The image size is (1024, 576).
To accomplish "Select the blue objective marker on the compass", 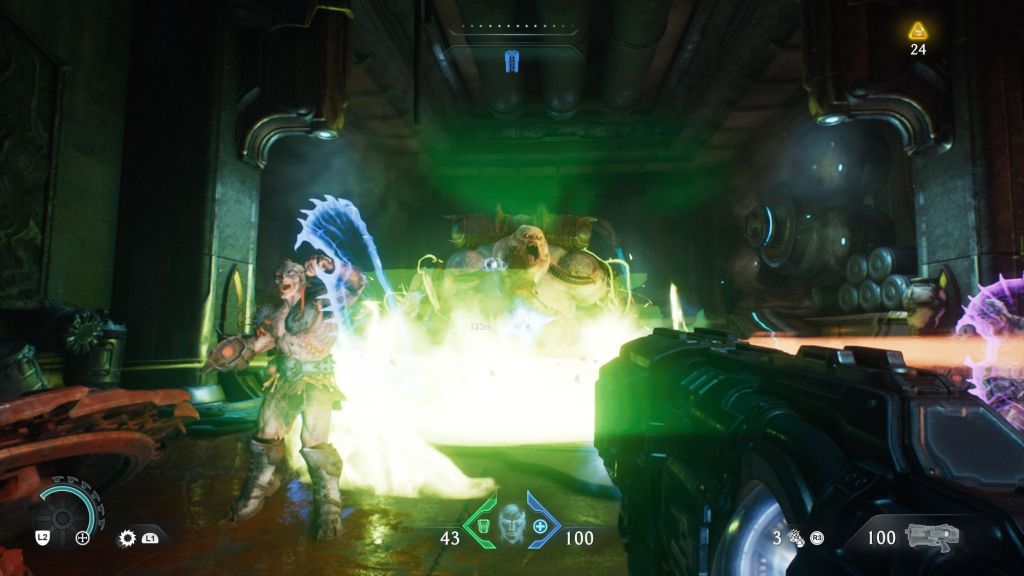I will [512, 63].
